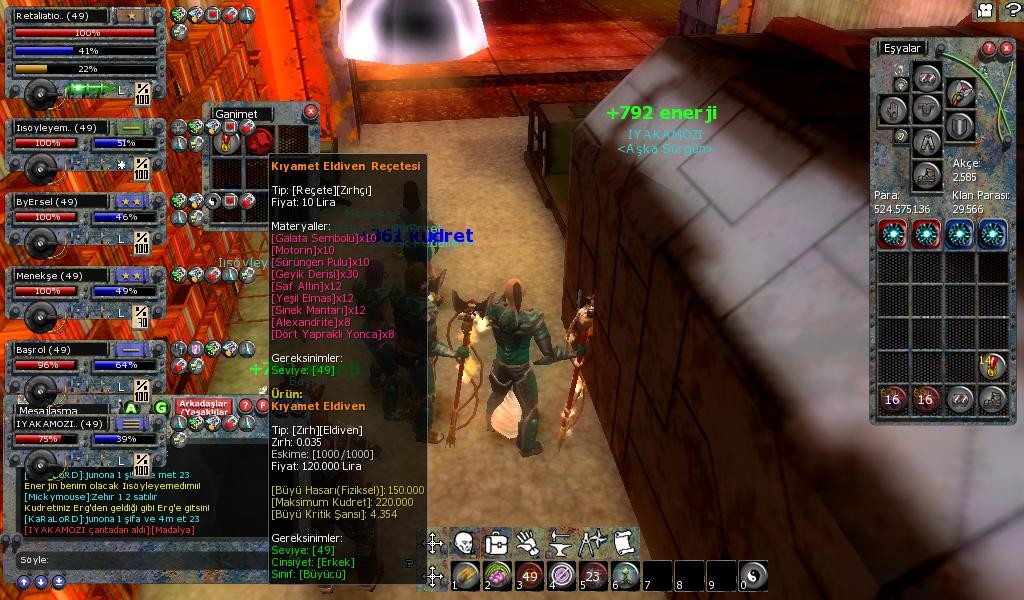Click the question mark help icon in corner

[x=1010, y=10]
